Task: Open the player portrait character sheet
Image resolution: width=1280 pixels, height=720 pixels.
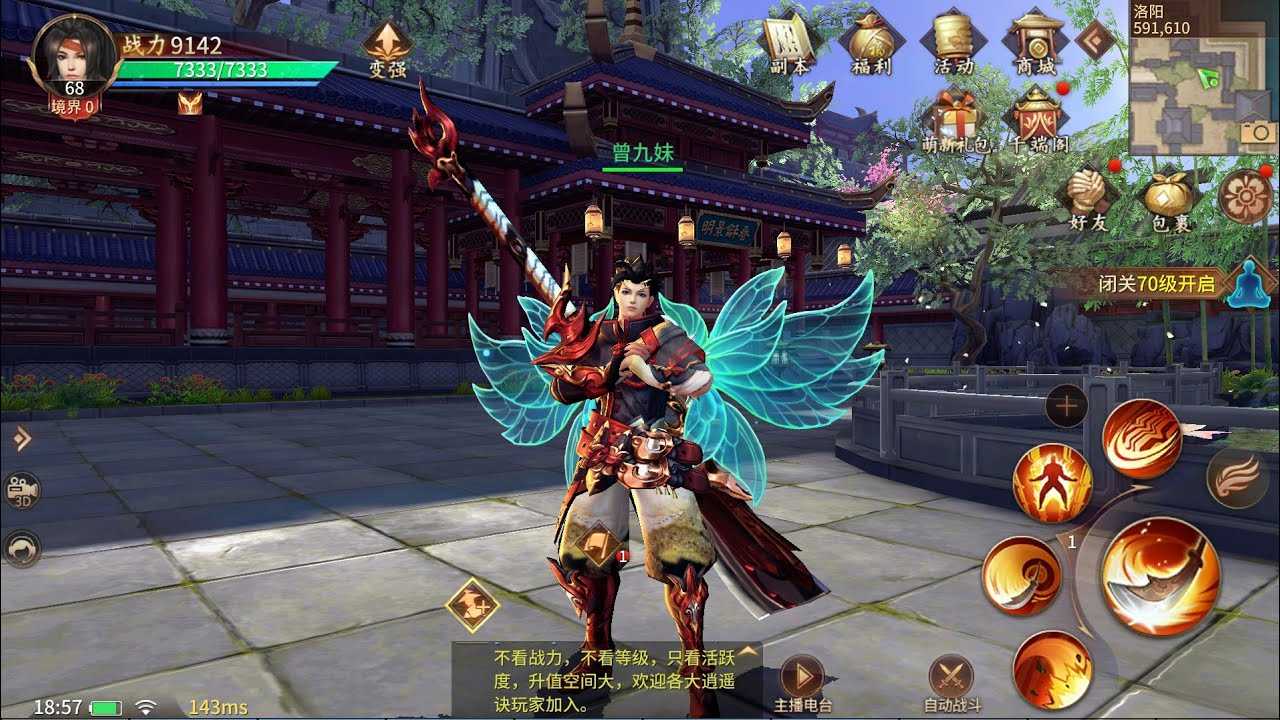Action: pyautogui.click(x=73, y=55)
